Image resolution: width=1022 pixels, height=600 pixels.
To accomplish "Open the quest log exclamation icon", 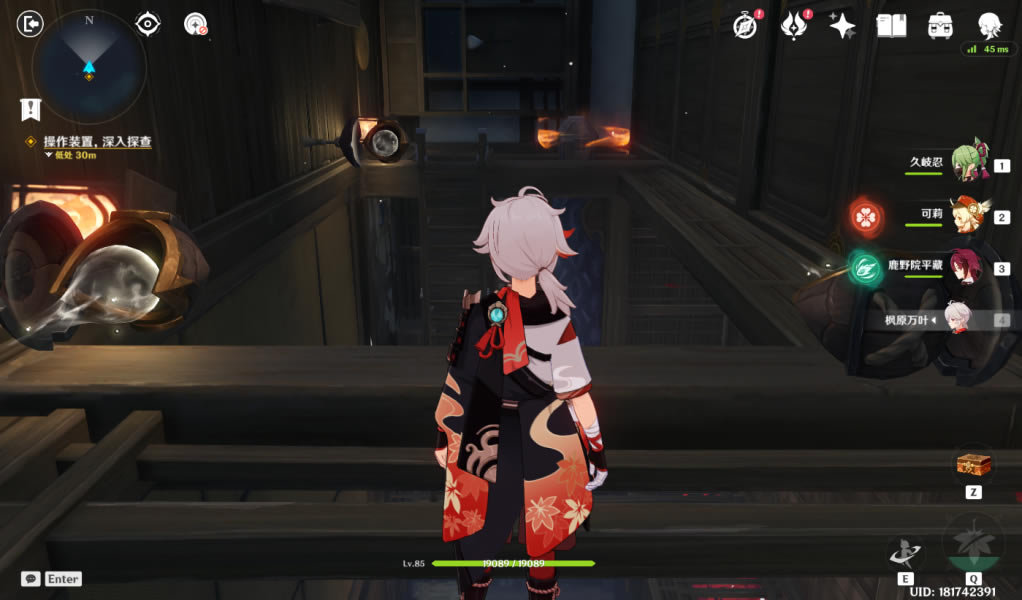I will pyautogui.click(x=31, y=110).
